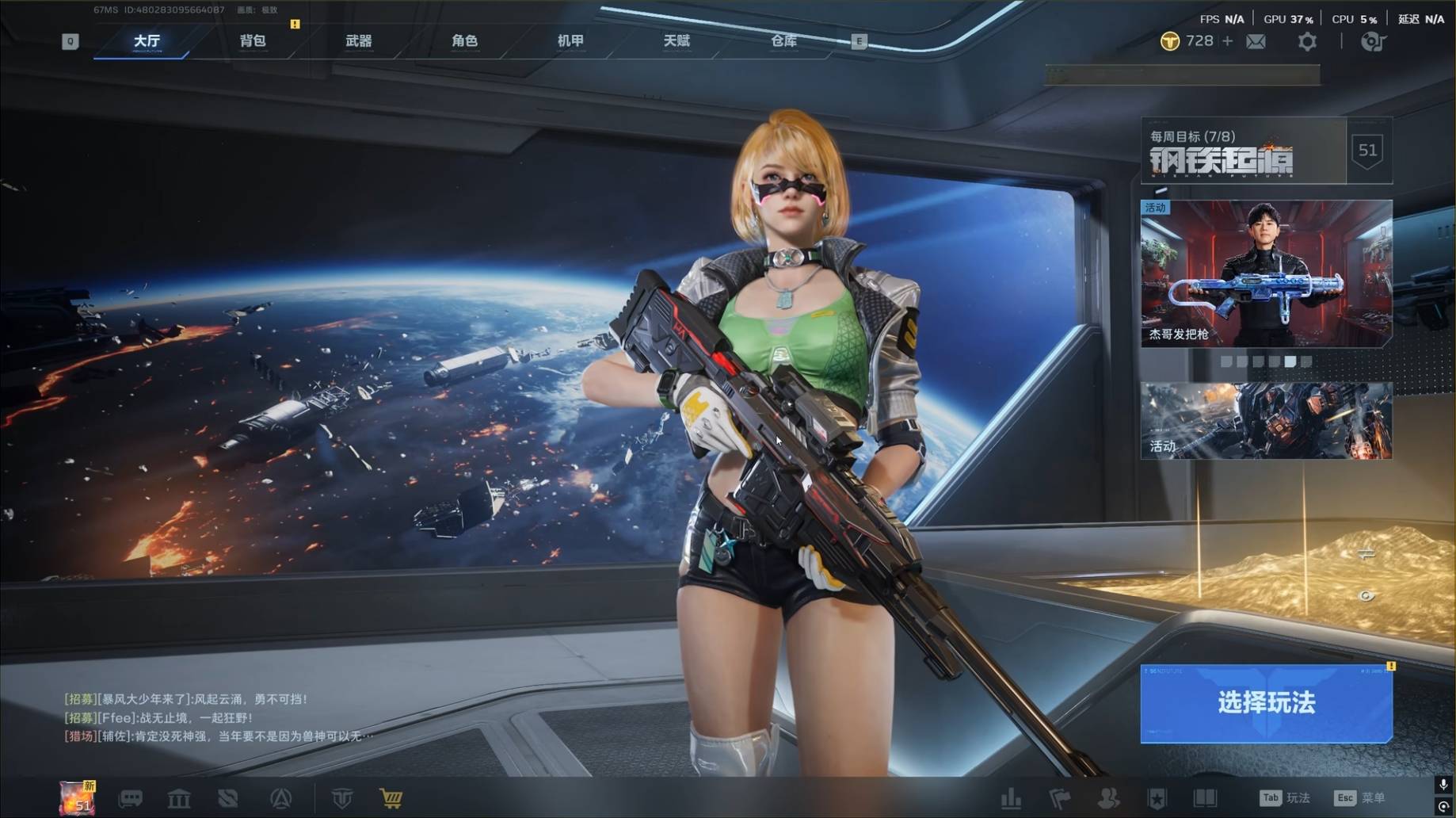
Task: Click the blue 选择玩法 mode select button
Action: click(1266, 703)
